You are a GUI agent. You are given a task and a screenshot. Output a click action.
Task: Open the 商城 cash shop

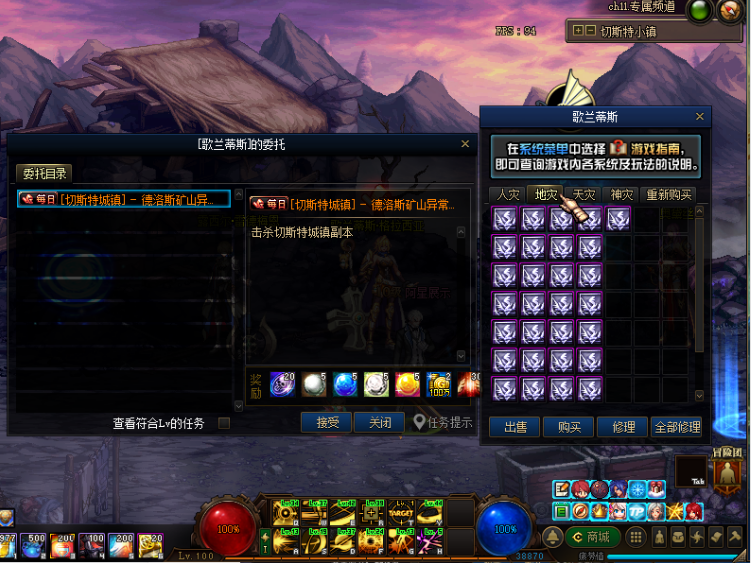pos(591,537)
